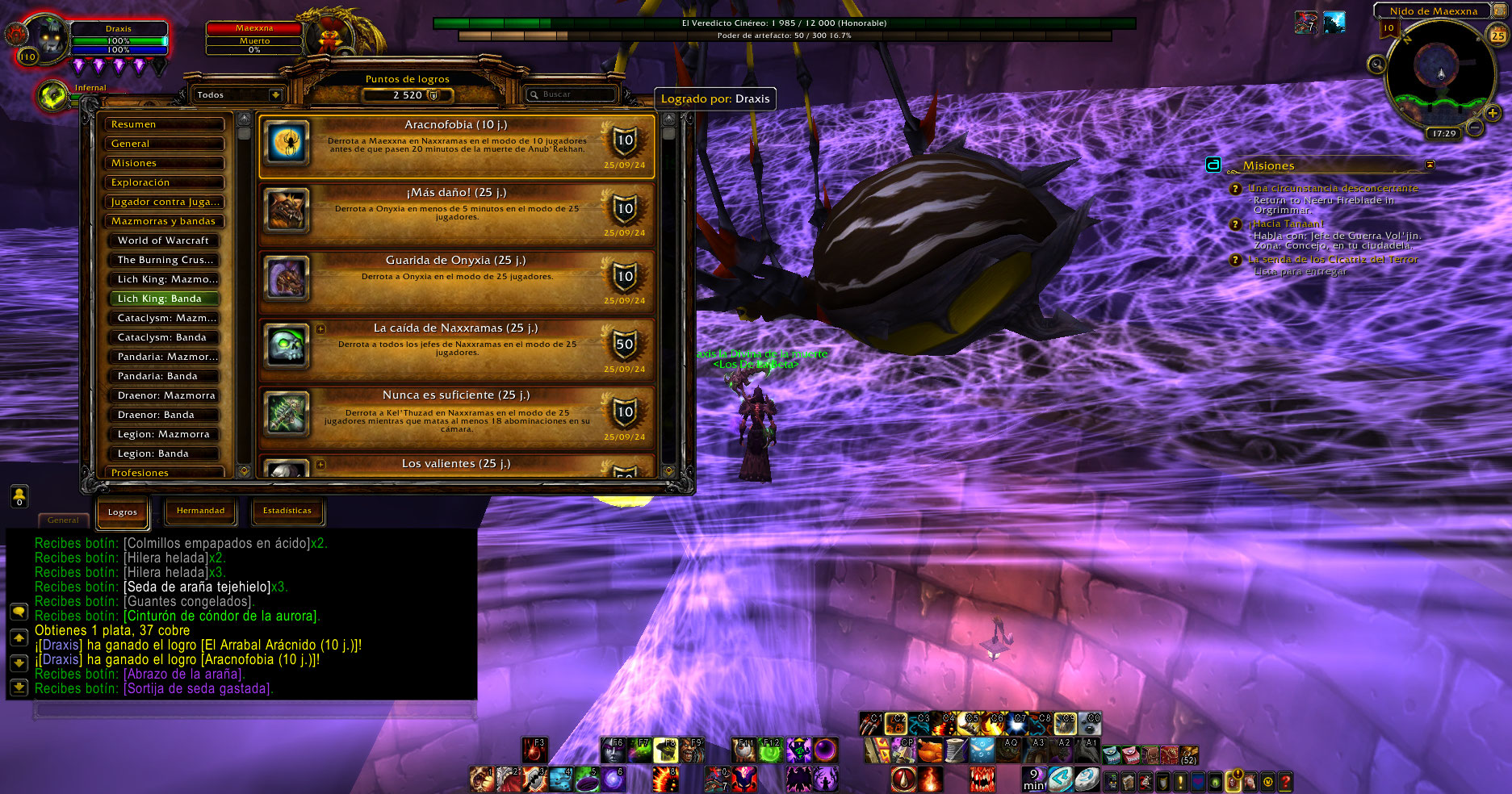Open the Resumen achievement category
Image resolution: width=1512 pixels, height=794 pixels.
[164, 124]
